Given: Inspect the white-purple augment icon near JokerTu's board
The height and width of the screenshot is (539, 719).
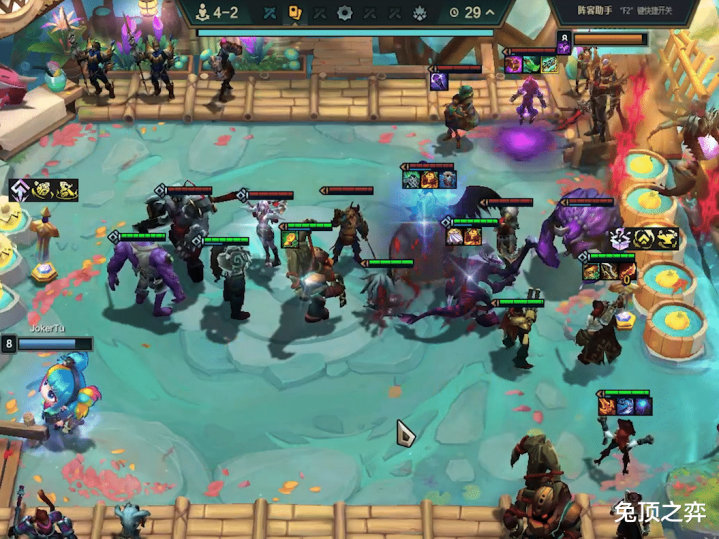Looking at the screenshot, I should (22, 189).
